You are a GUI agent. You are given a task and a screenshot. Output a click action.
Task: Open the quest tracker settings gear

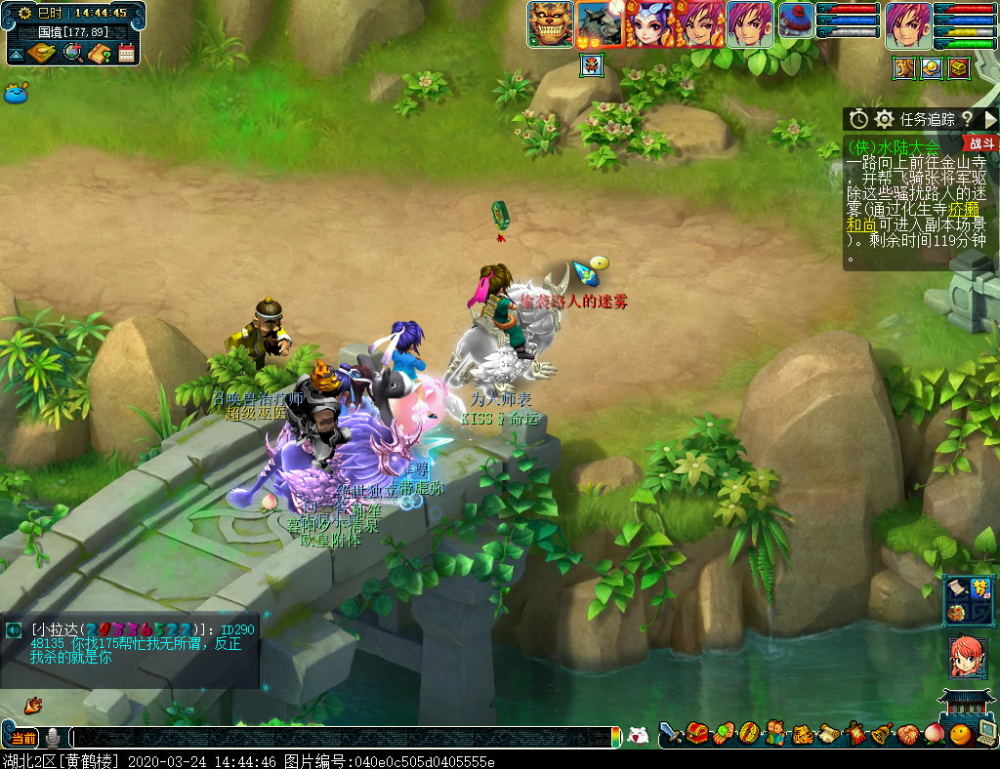click(884, 120)
